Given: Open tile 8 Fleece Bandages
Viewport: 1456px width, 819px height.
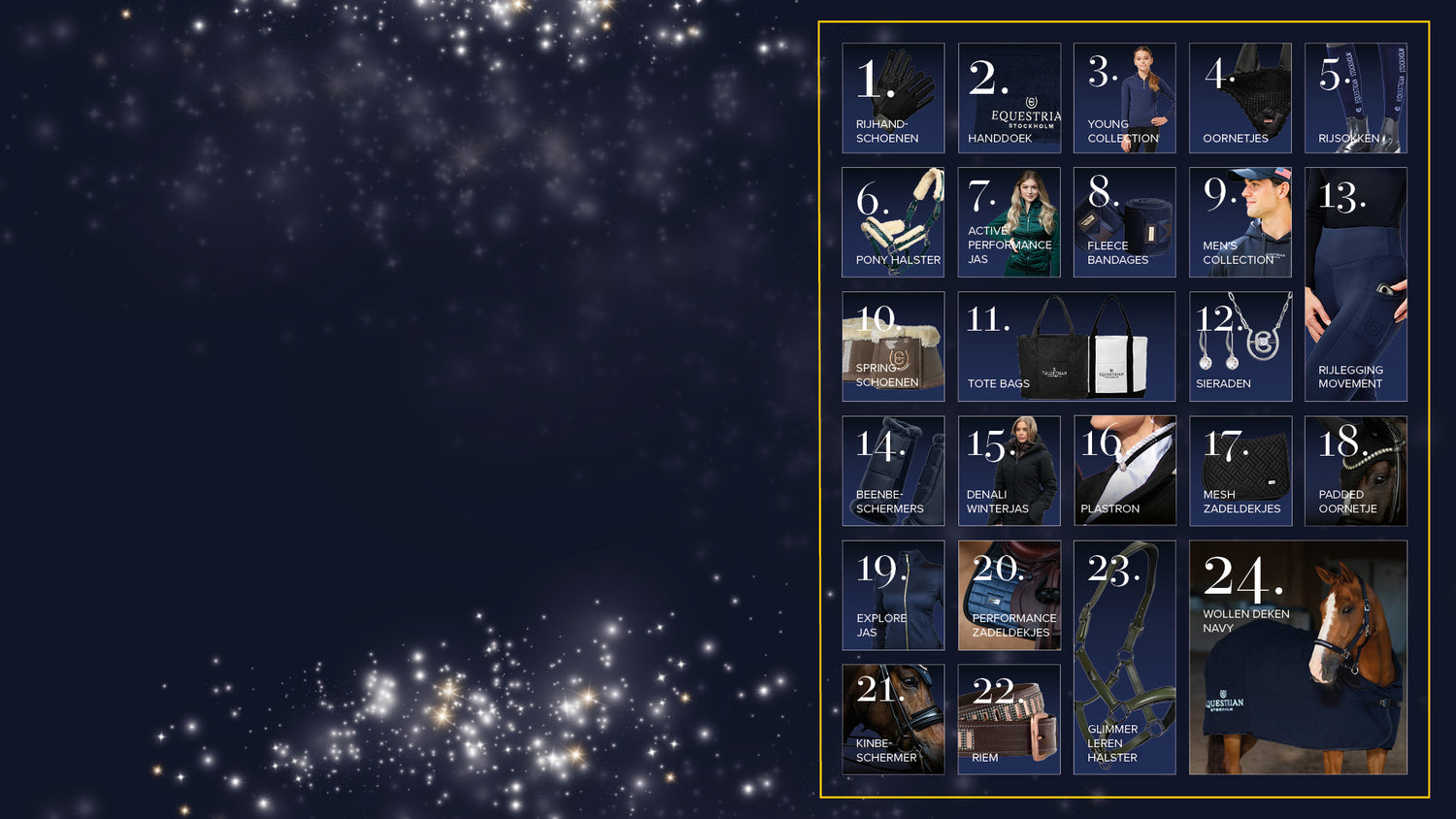Looking at the screenshot, I should (1124, 222).
